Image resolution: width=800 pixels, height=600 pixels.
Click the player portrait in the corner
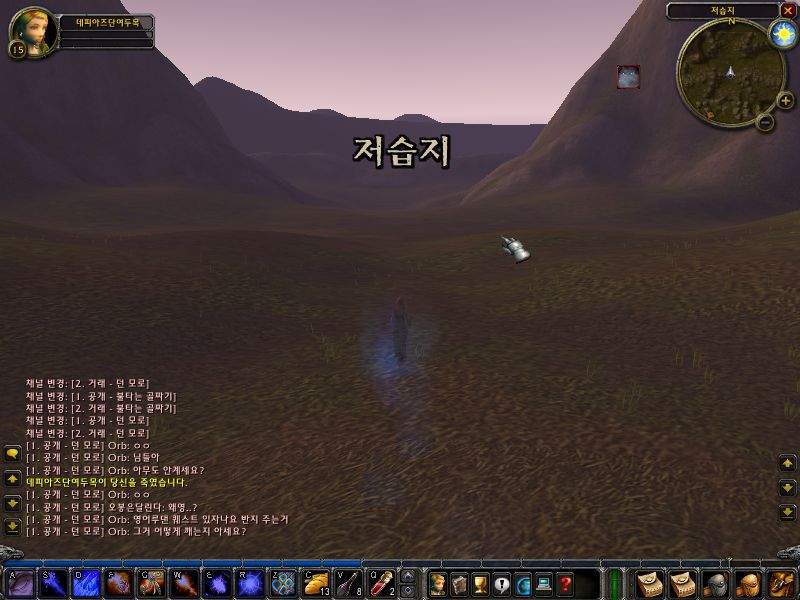pos(31,31)
